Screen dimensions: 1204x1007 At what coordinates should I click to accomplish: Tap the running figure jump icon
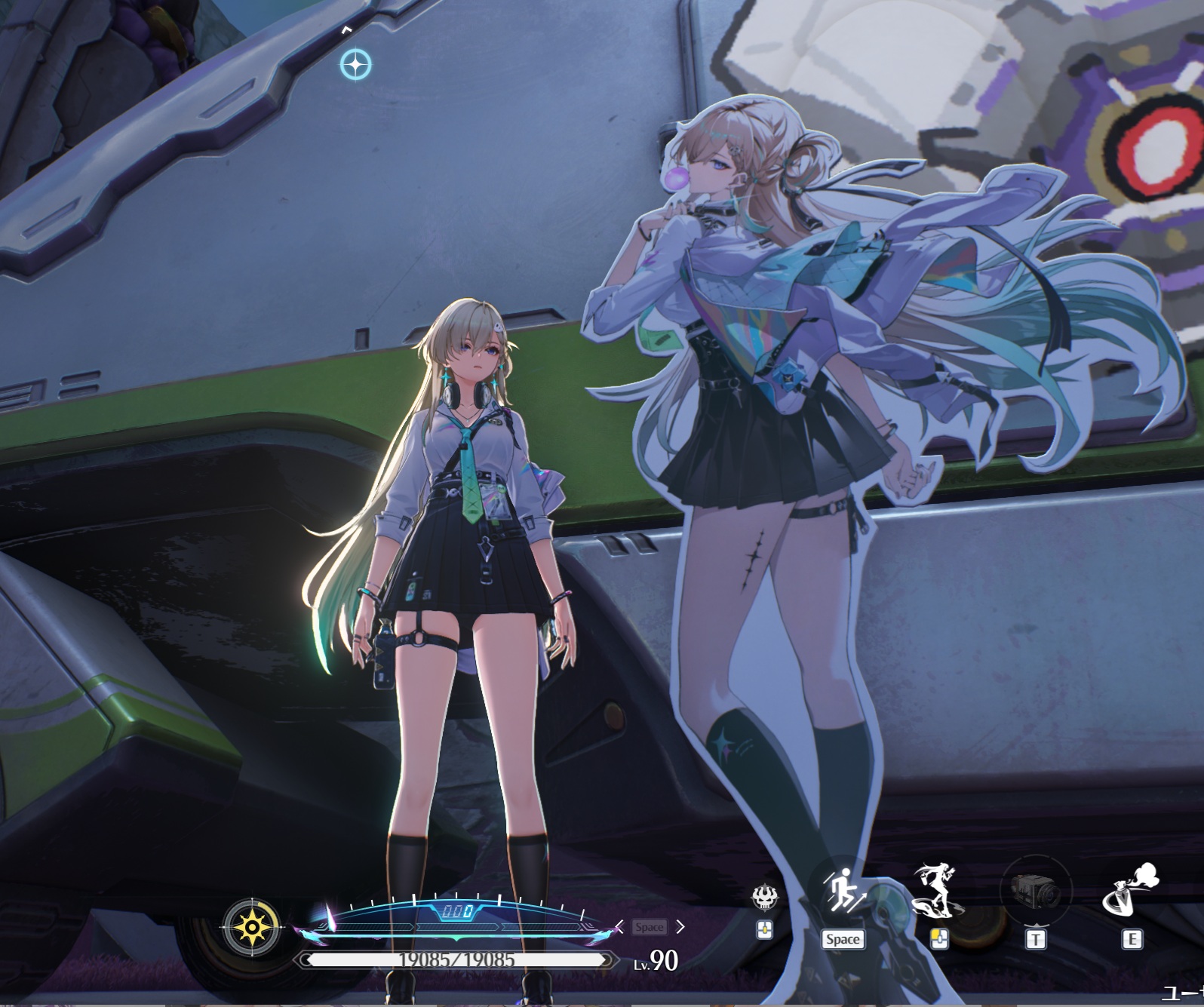841,892
